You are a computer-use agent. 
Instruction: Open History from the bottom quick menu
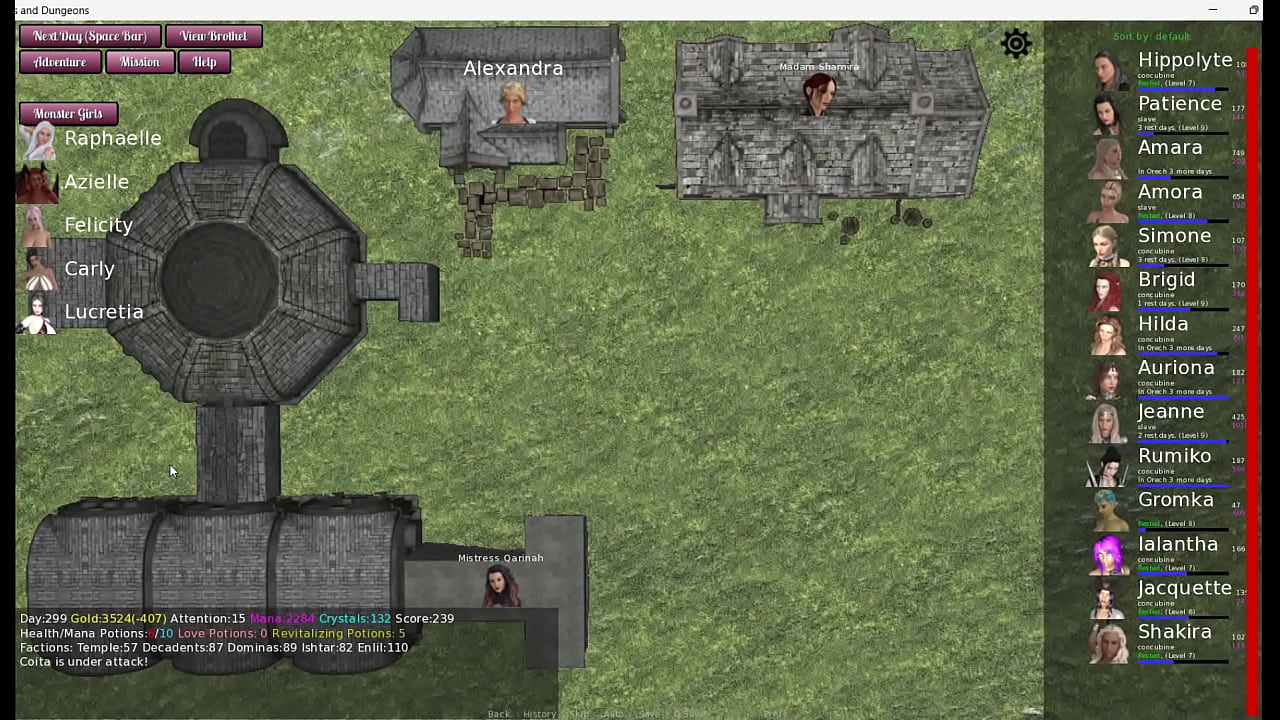[539, 714]
